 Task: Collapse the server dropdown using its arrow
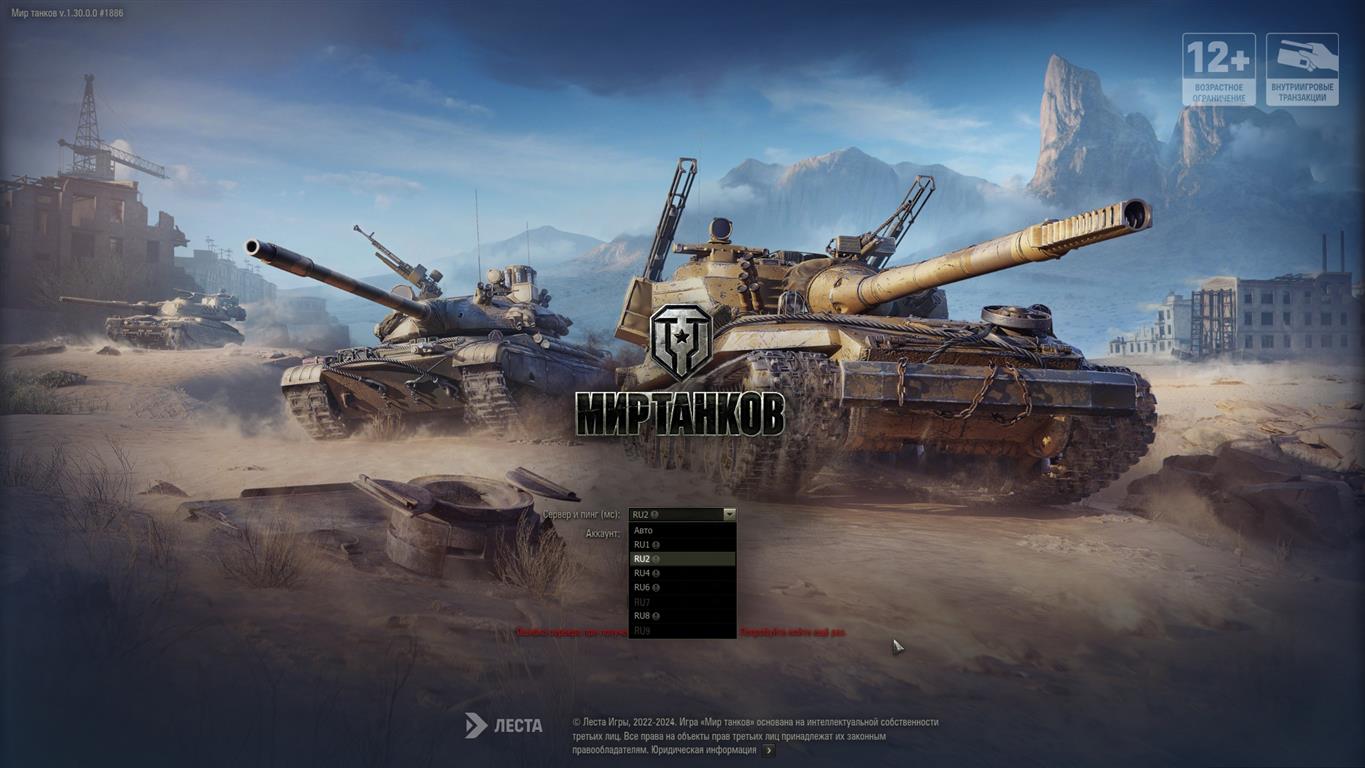click(729, 514)
